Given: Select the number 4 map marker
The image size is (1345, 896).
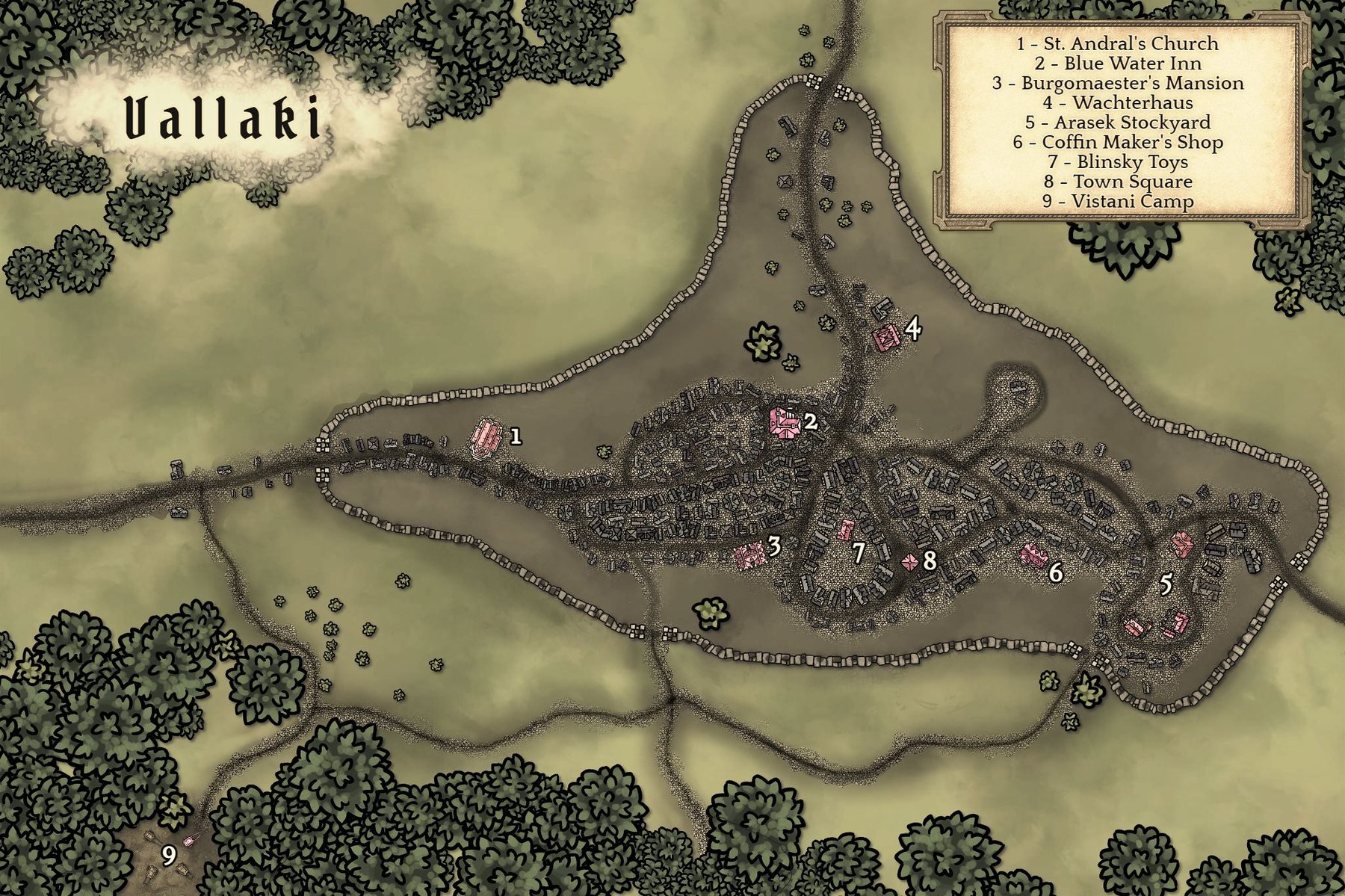Looking at the screenshot, I should pos(913,328).
